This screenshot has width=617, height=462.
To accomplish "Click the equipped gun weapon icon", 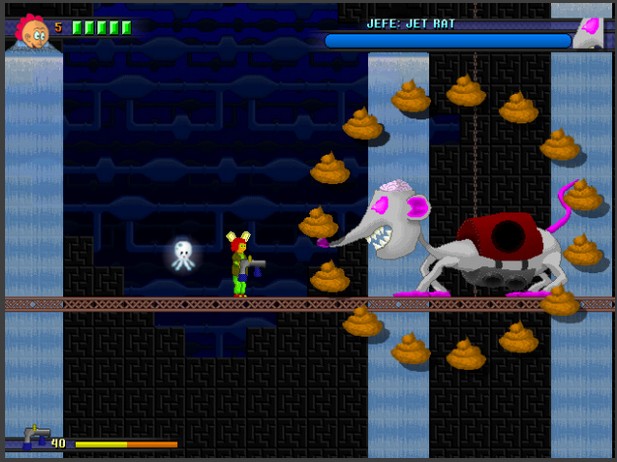I will (x=36, y=436).
